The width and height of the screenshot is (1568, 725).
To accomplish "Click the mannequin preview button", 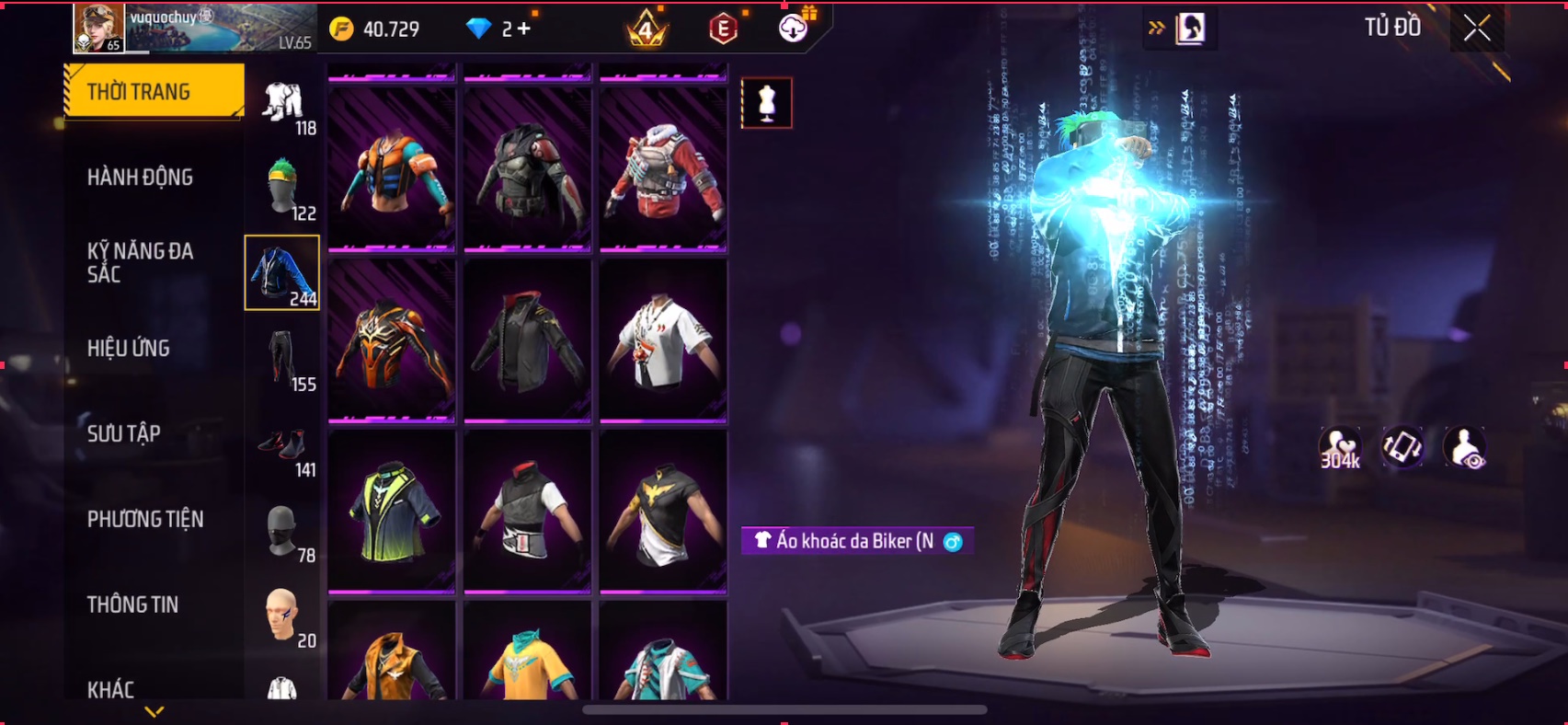I will tap(766, 103).
